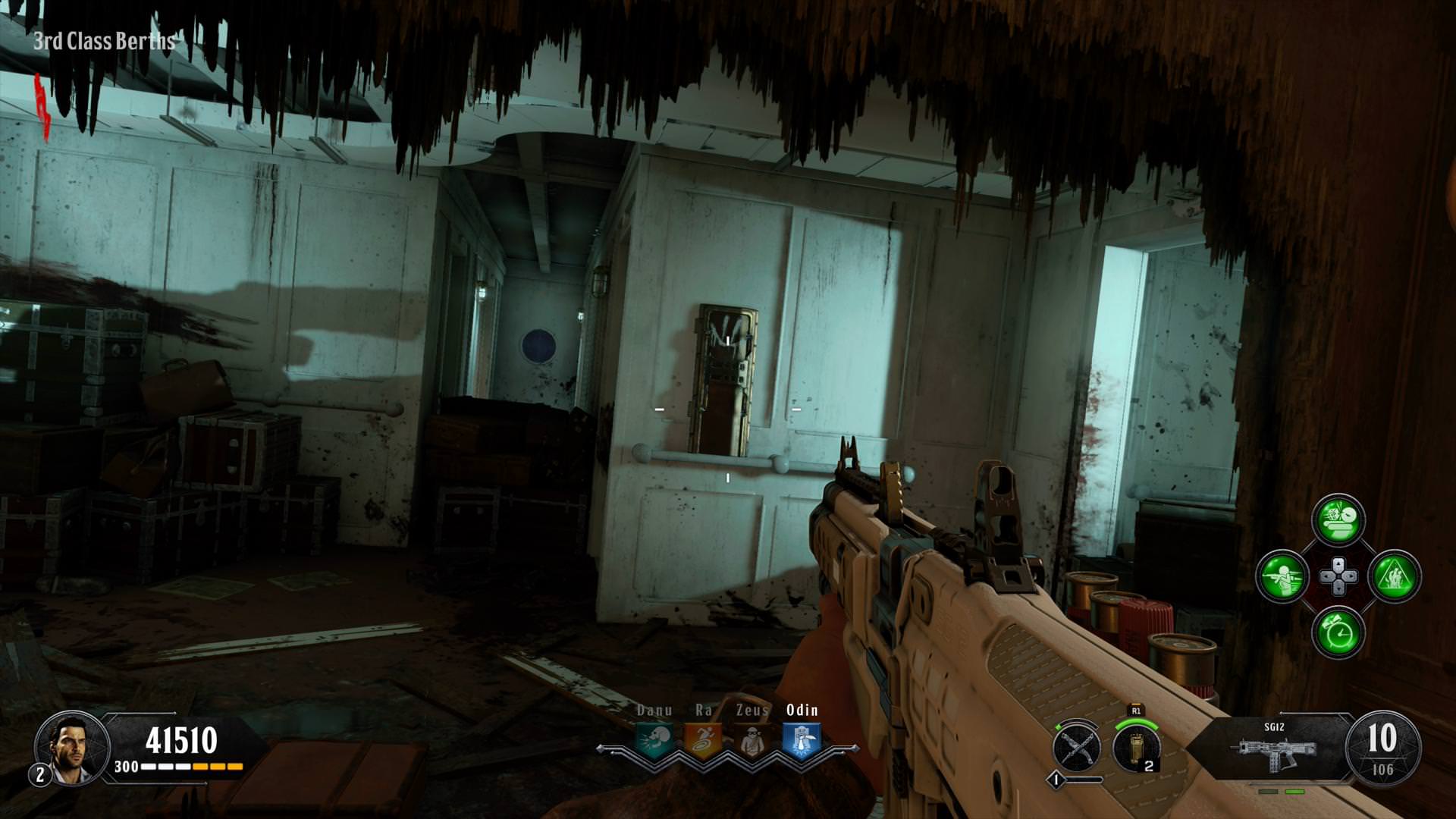This screenshot has height=819, width=1456.
Task: Click the player character portrait
Action: pyautogui.click(x=70, y=748)
